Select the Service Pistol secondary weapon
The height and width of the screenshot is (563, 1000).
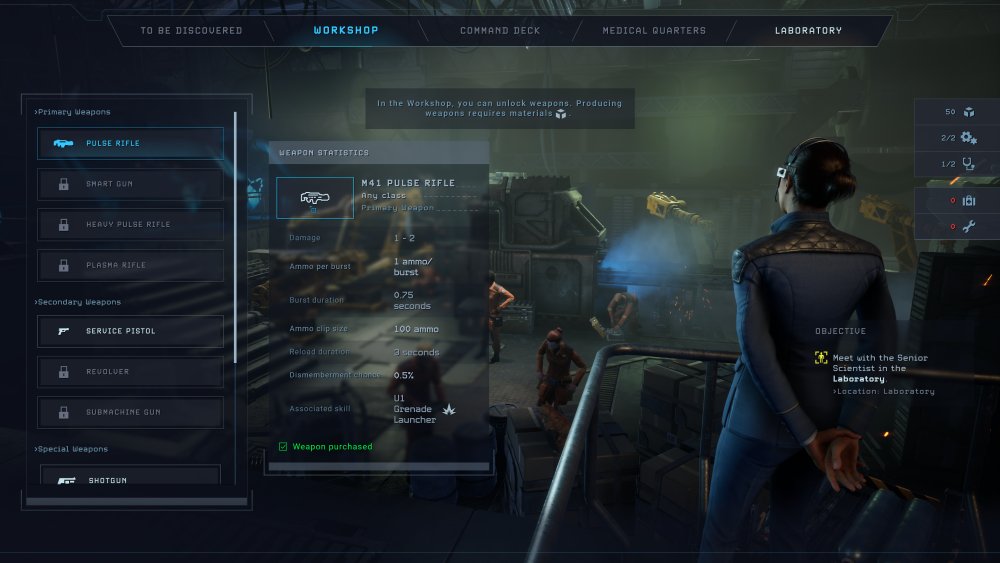(131, 331)
